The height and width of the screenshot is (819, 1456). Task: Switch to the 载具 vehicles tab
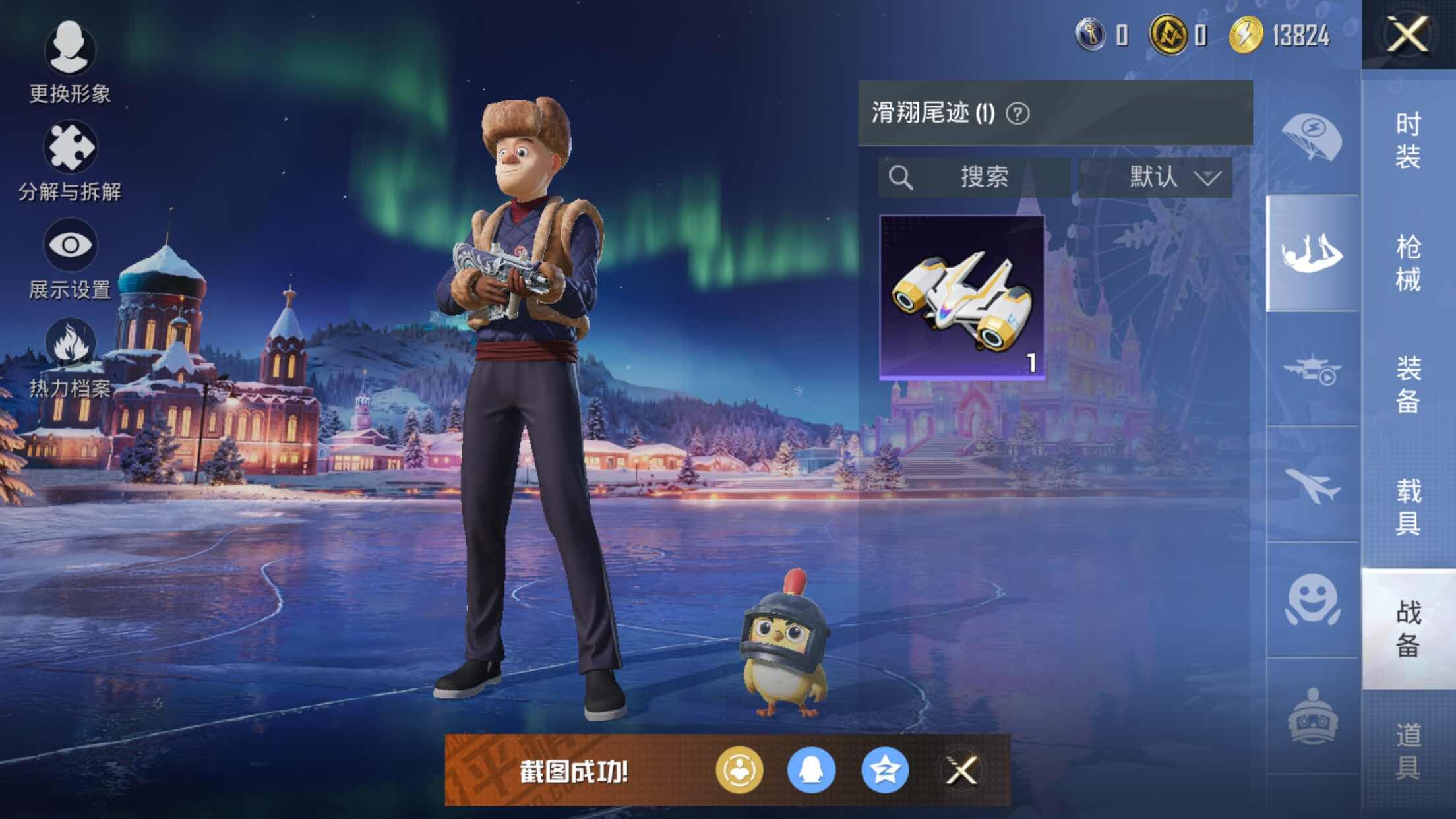pyautogui.click(x=1408, y=506)
